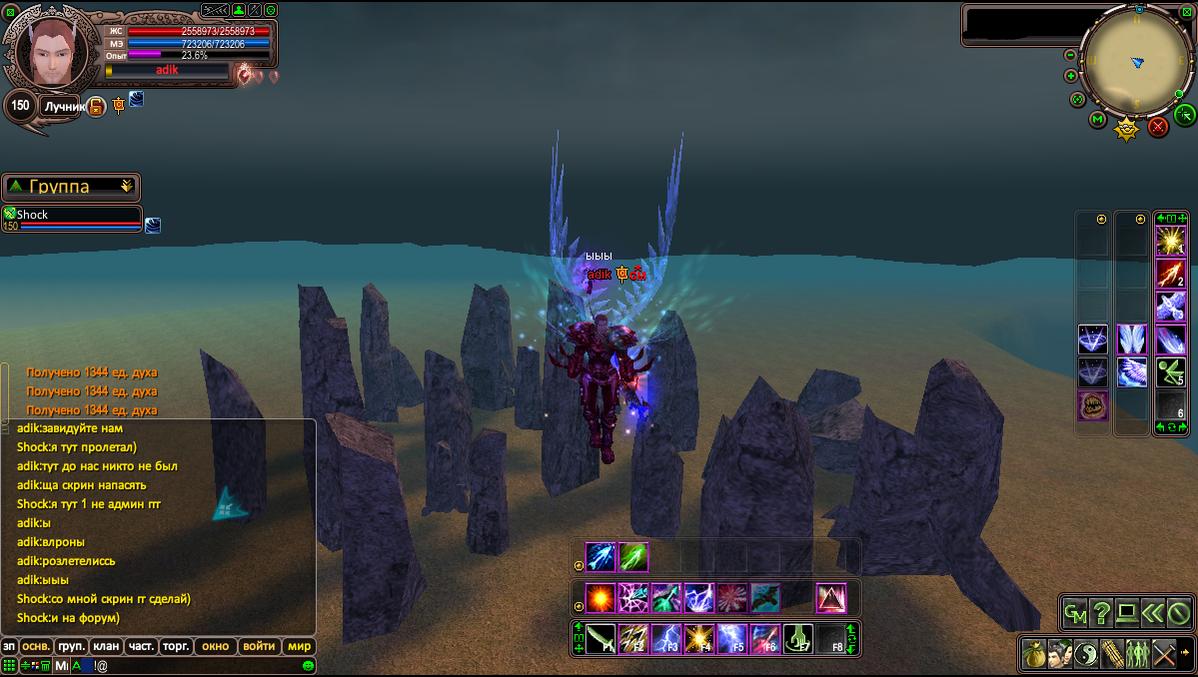Open the мир world chat tab
The height and width of the screenshot is (677, 1198).
(299, 646)
